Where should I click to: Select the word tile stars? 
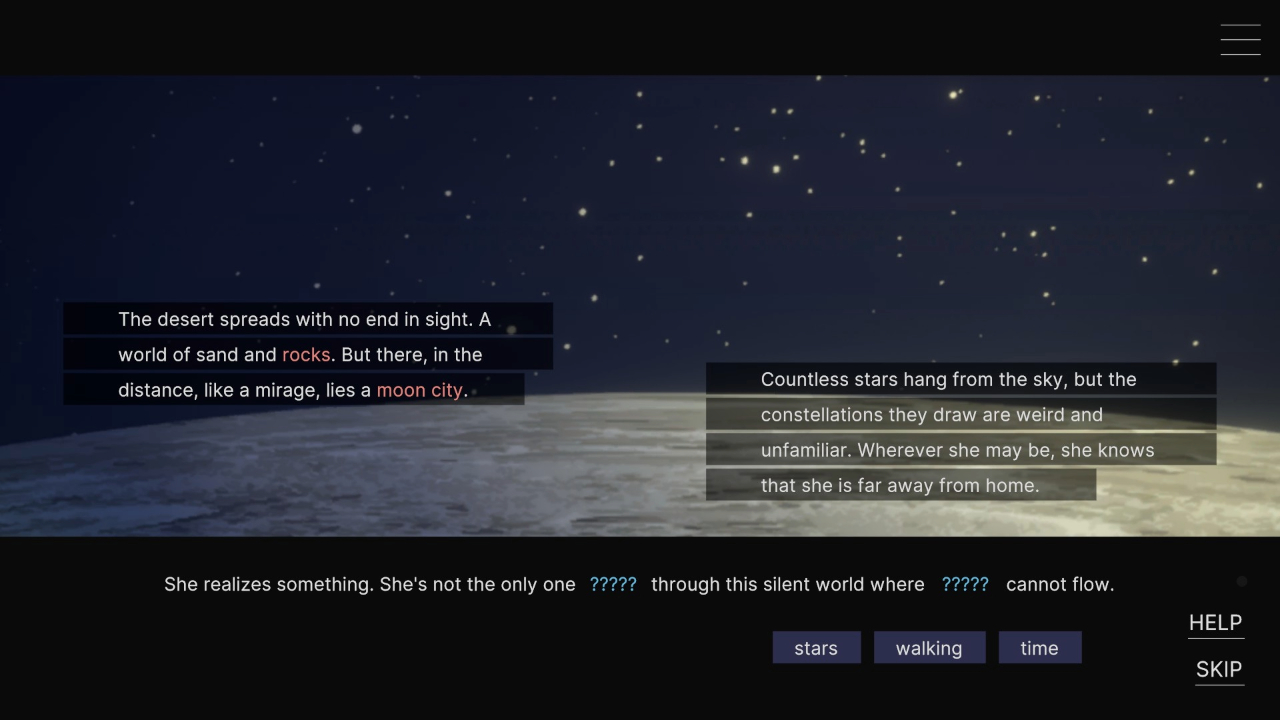coord(816,647)
